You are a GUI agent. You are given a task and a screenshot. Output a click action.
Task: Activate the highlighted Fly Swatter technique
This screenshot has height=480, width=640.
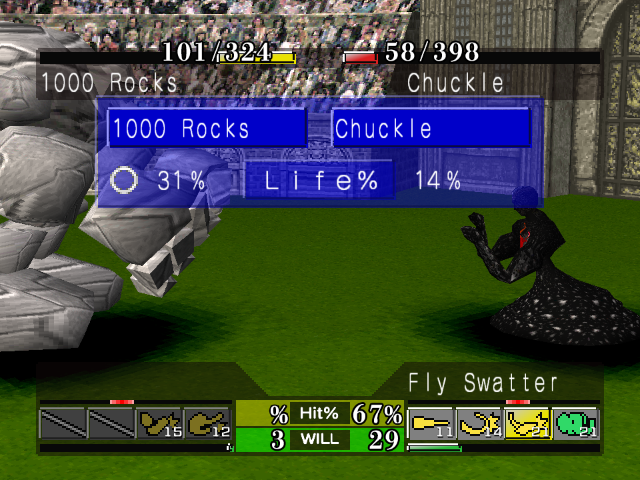point(527,424)
